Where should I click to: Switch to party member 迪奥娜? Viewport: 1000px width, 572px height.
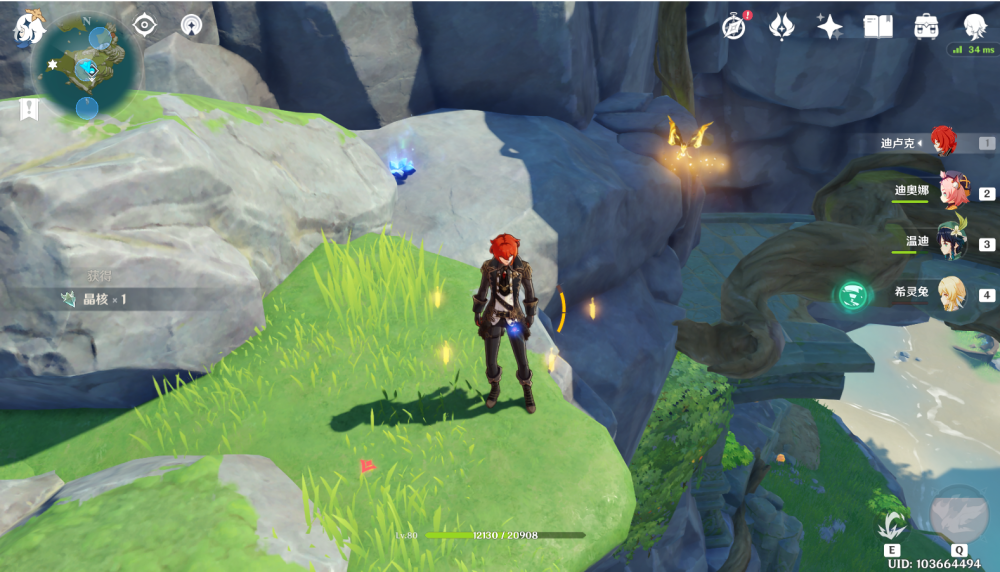950,191
